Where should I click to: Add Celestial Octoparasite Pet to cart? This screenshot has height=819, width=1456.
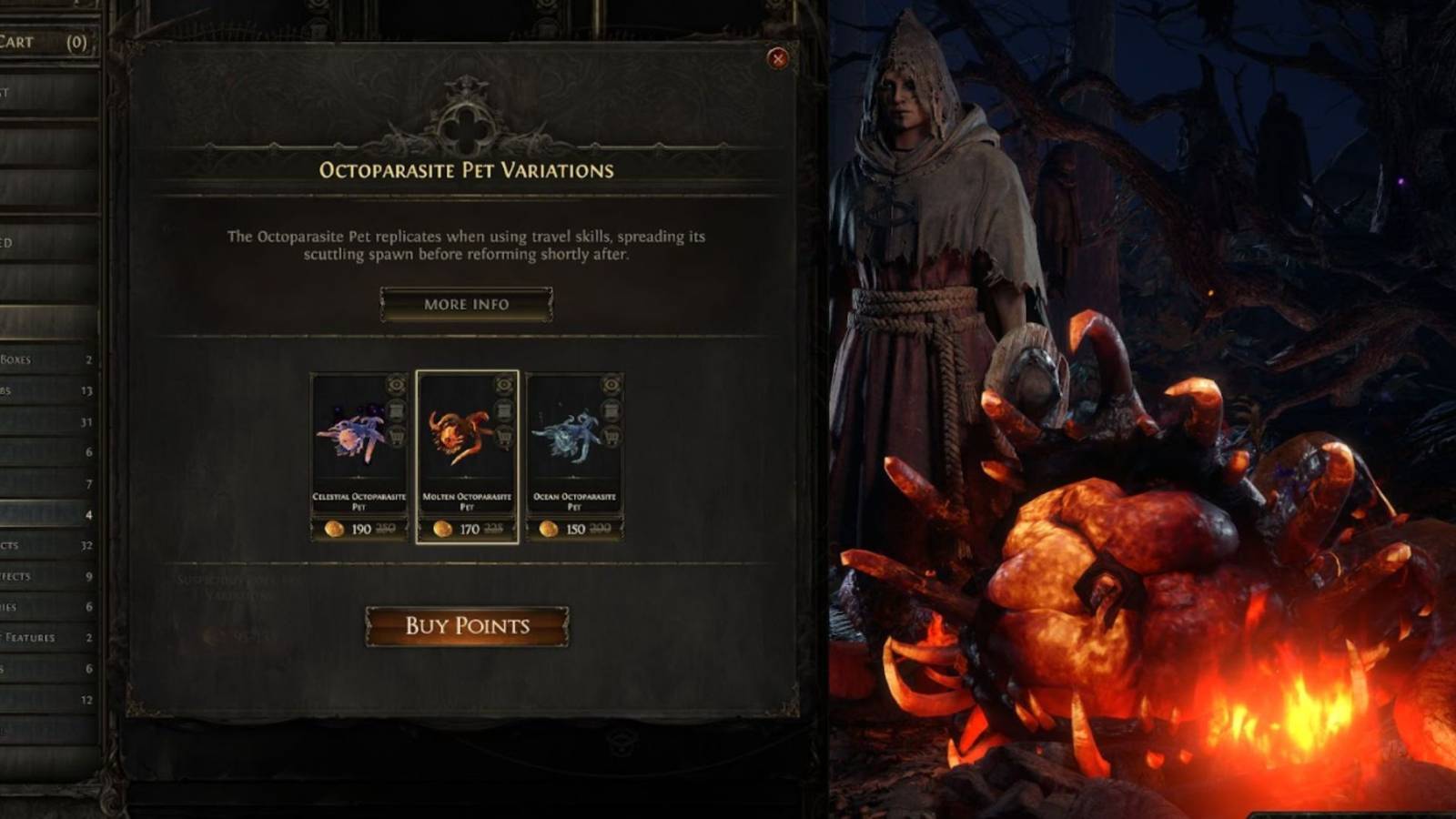[x=395, y=437]
